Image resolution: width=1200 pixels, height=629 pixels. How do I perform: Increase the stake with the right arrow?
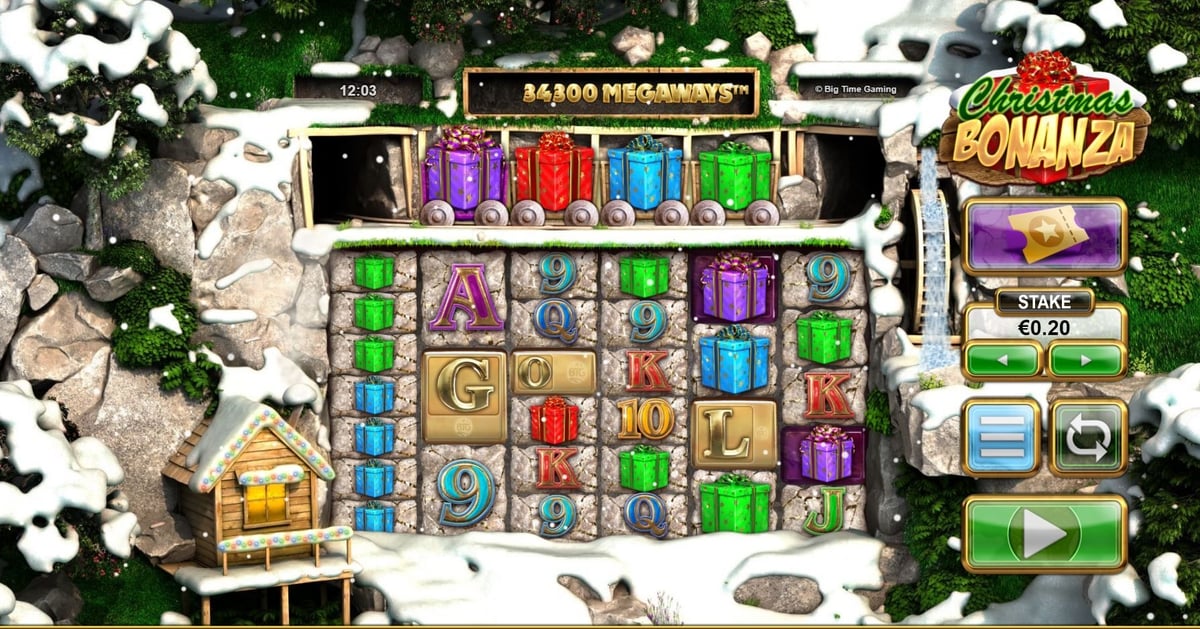(x=1087, y=360)
